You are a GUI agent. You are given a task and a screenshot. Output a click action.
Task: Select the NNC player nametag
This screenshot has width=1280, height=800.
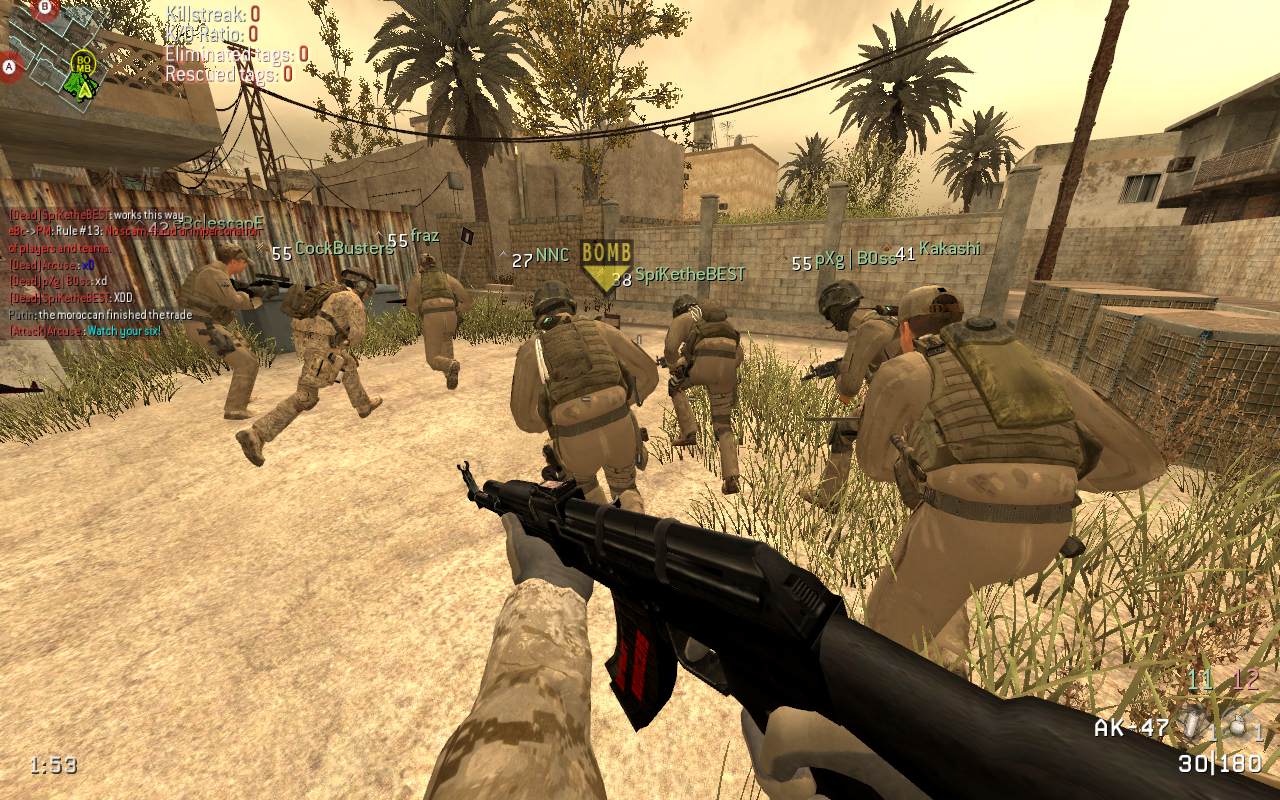coord(552,256)
